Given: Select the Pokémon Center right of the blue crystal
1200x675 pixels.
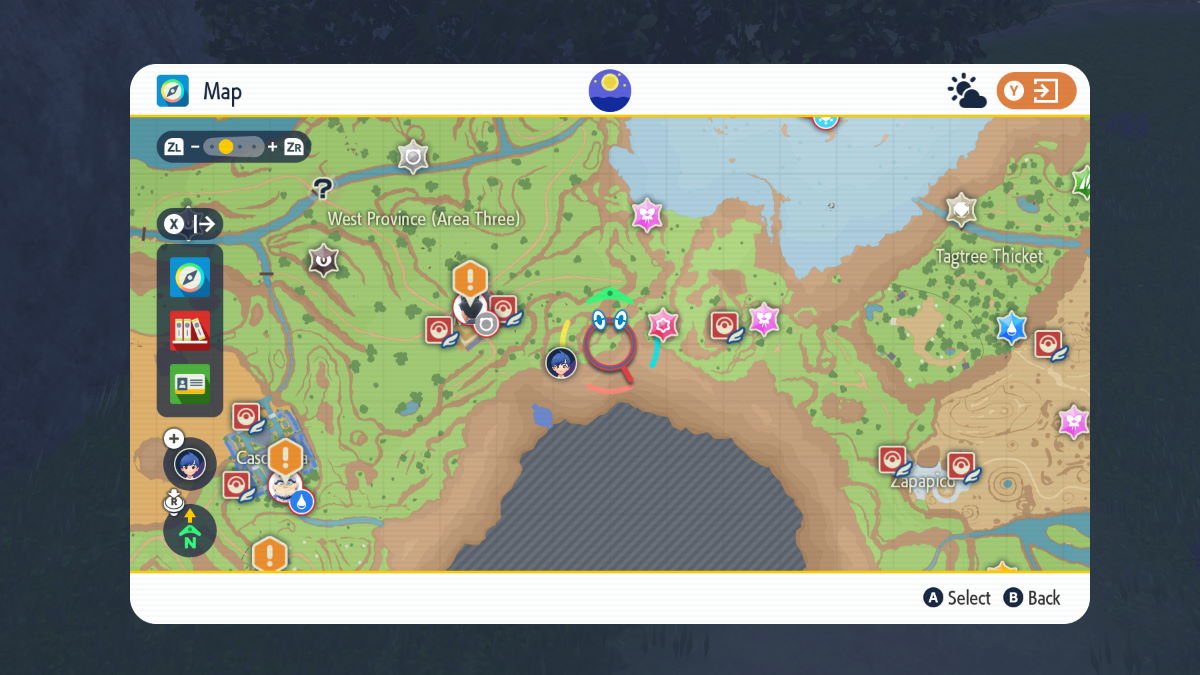Looking at the screenshot, I should [1048, 345].
